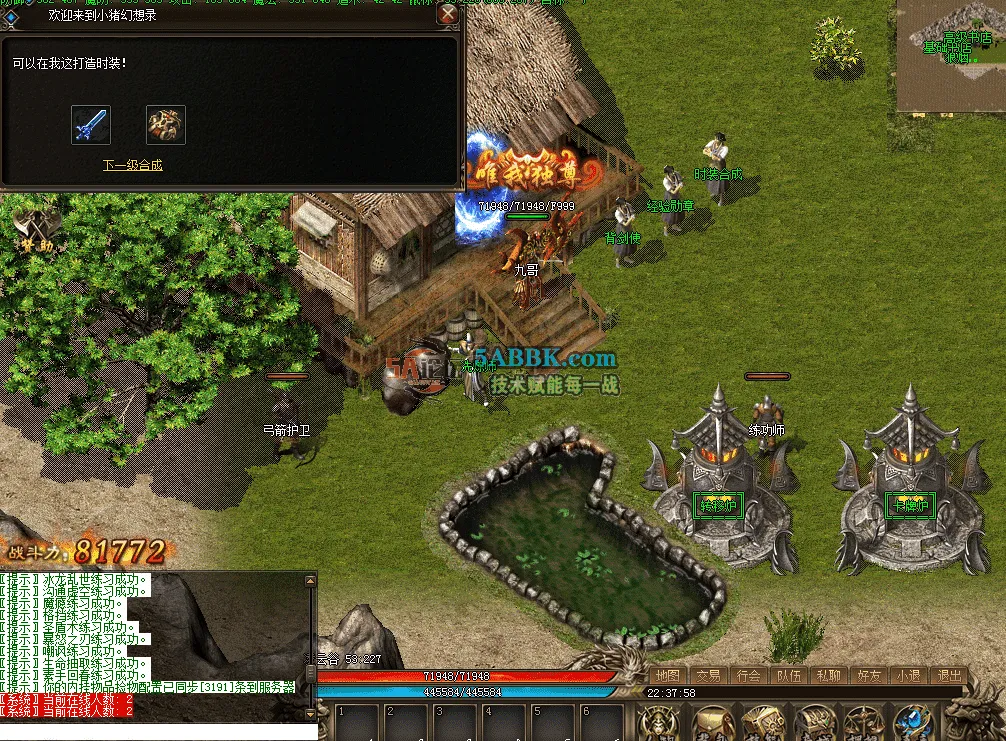Click the 下一级合成 link
The image size is (1006, 741).
132,165
